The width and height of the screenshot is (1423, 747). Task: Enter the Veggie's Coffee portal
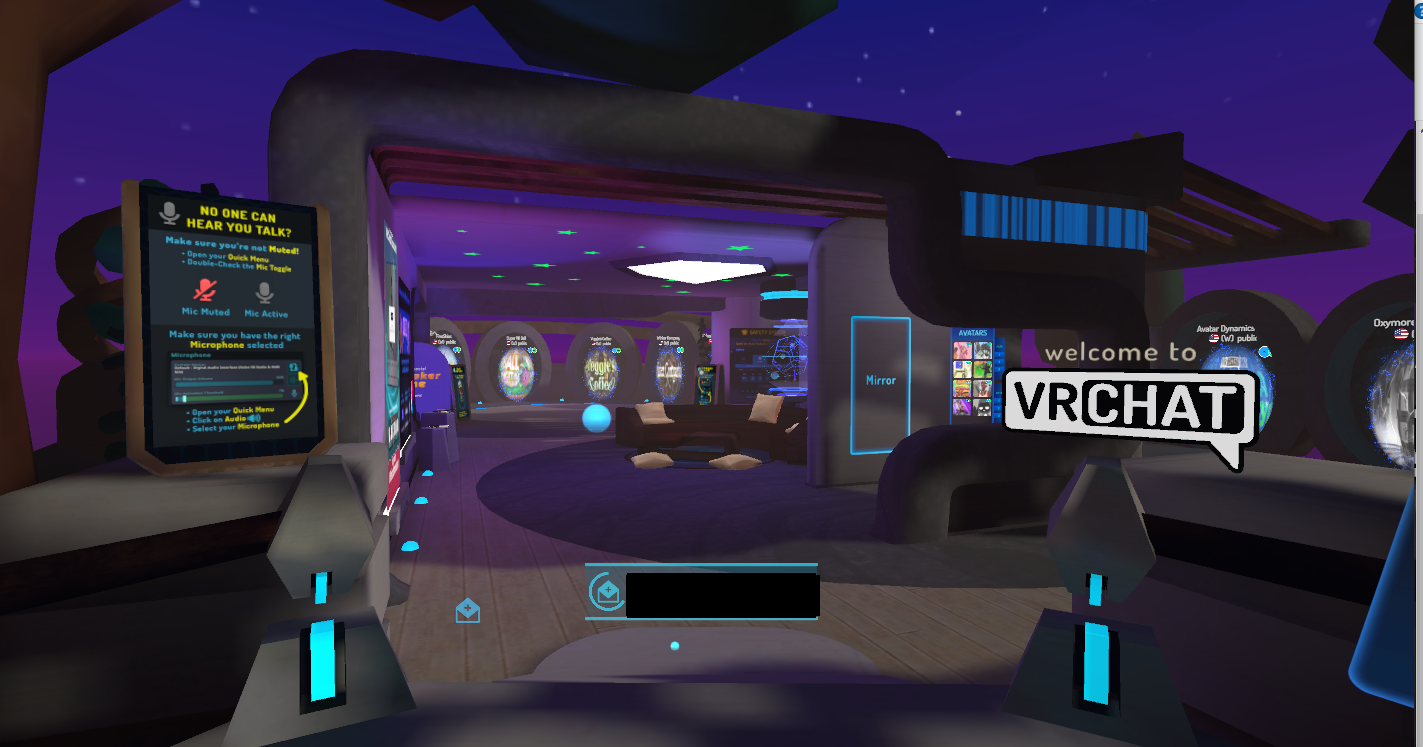pyautogui.click(x=599, y=375)
